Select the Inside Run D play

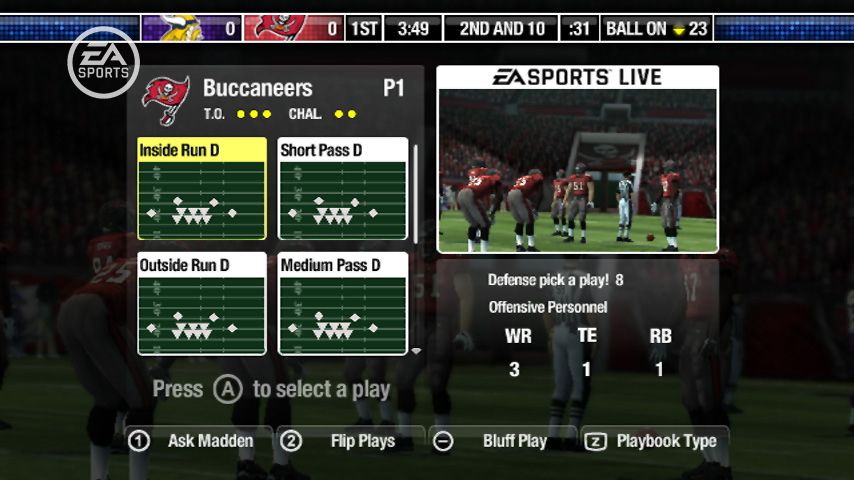[202, 189]
